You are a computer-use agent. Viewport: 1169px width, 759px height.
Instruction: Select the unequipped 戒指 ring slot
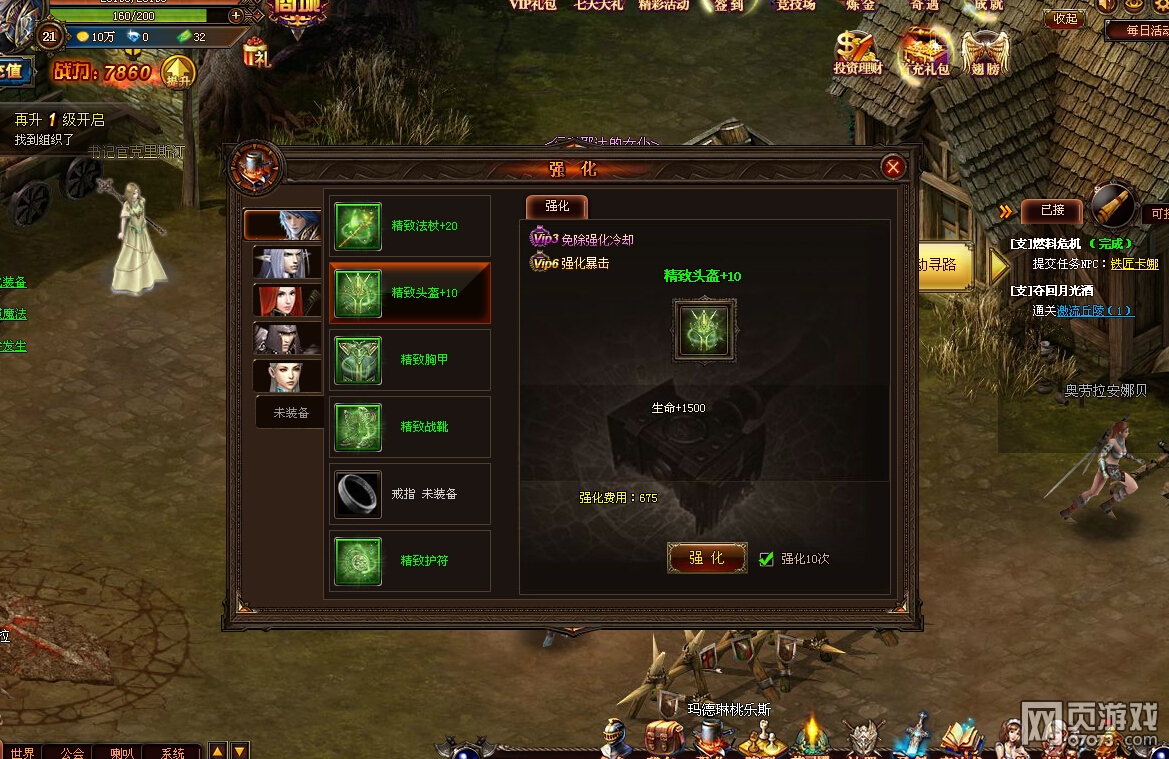point(410,494)
